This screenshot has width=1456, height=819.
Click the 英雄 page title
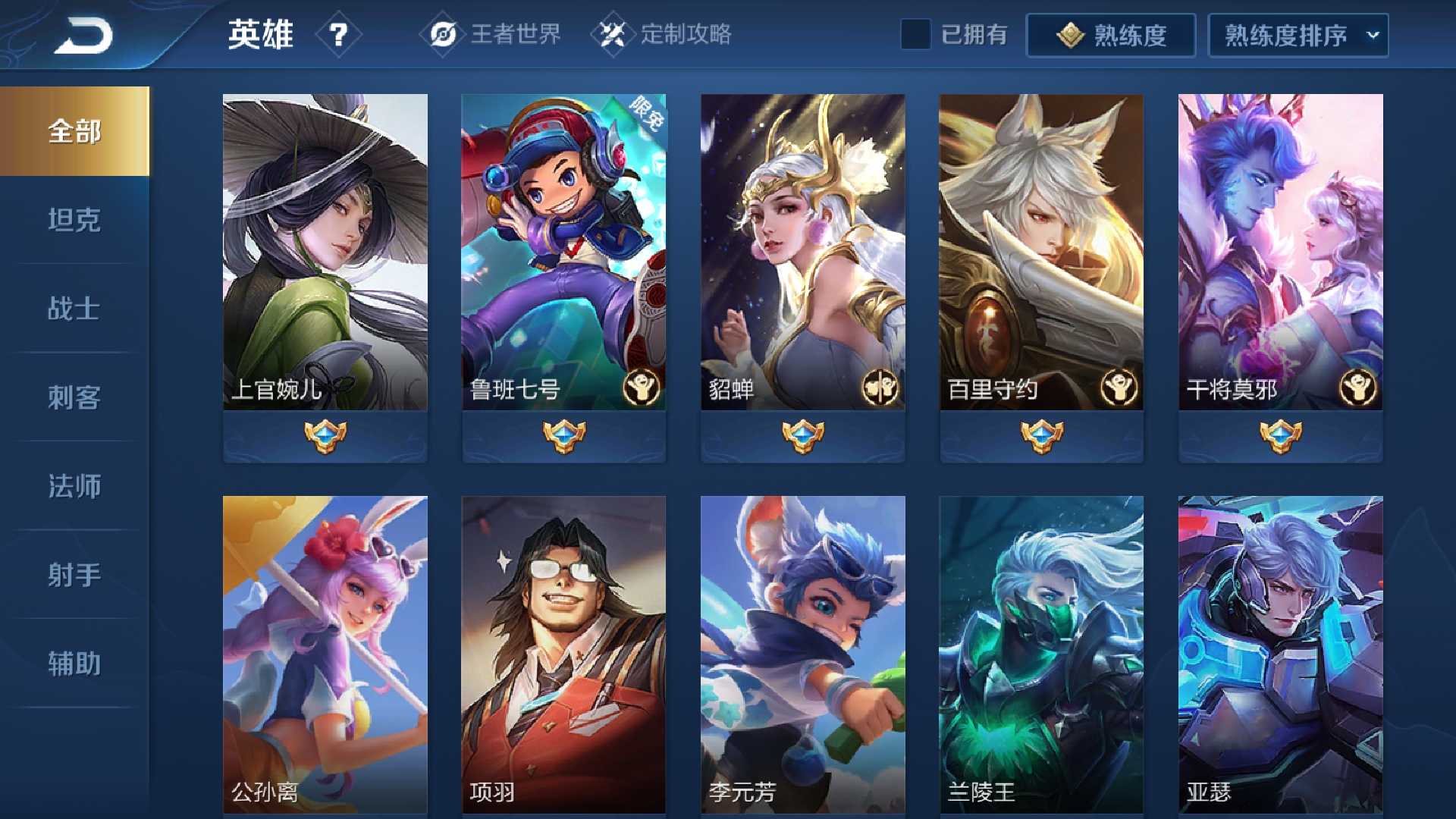(x=262, y=34)
